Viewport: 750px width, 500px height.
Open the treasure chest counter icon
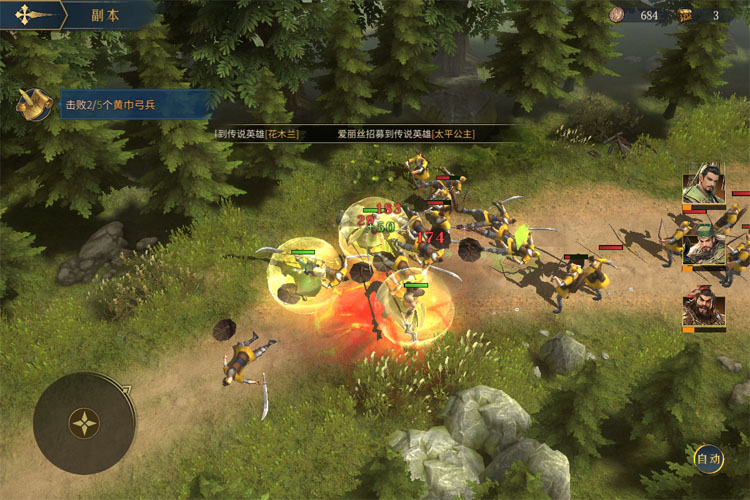[x=686, y=15]
